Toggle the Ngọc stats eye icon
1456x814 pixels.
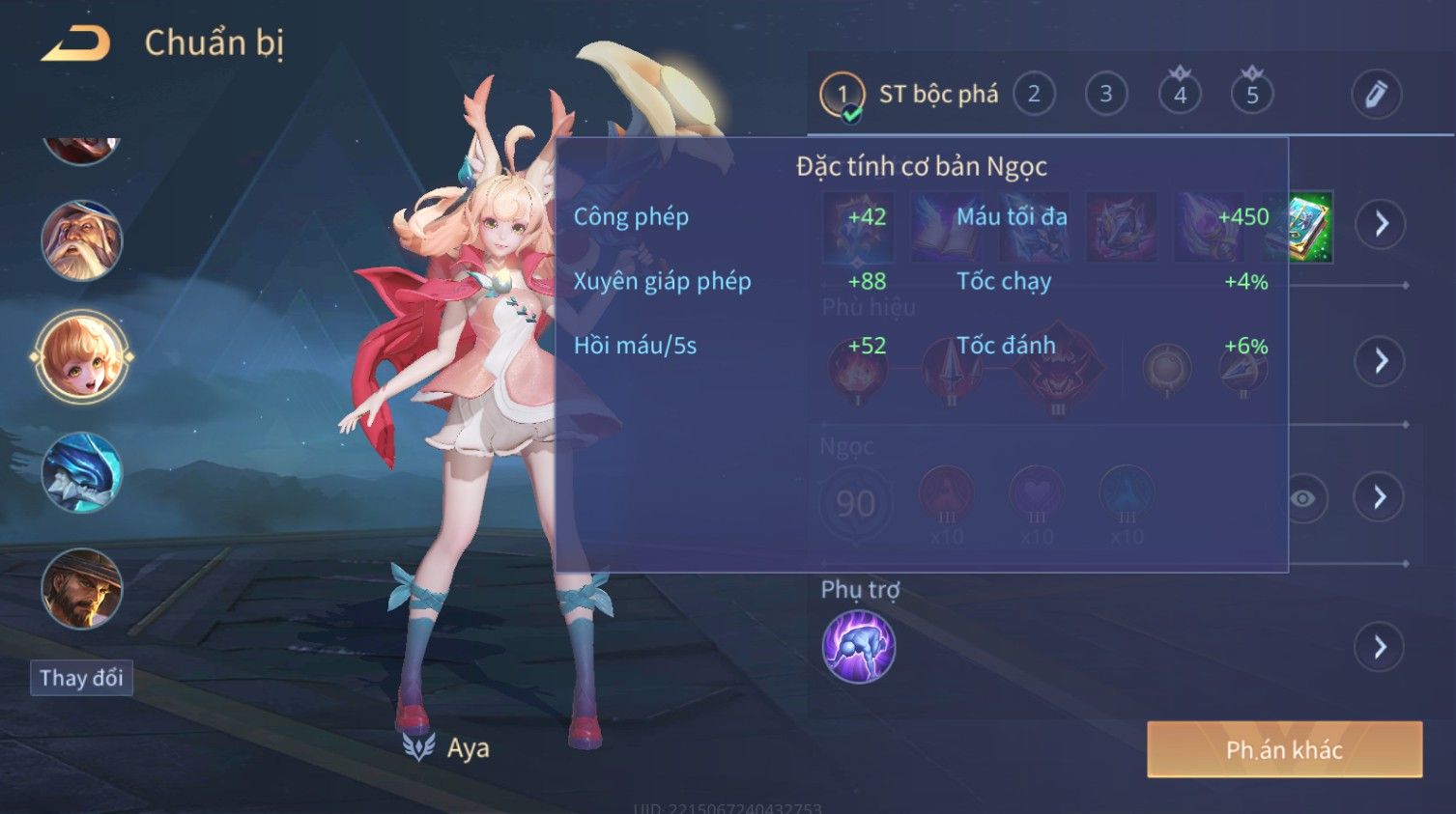1303,498
